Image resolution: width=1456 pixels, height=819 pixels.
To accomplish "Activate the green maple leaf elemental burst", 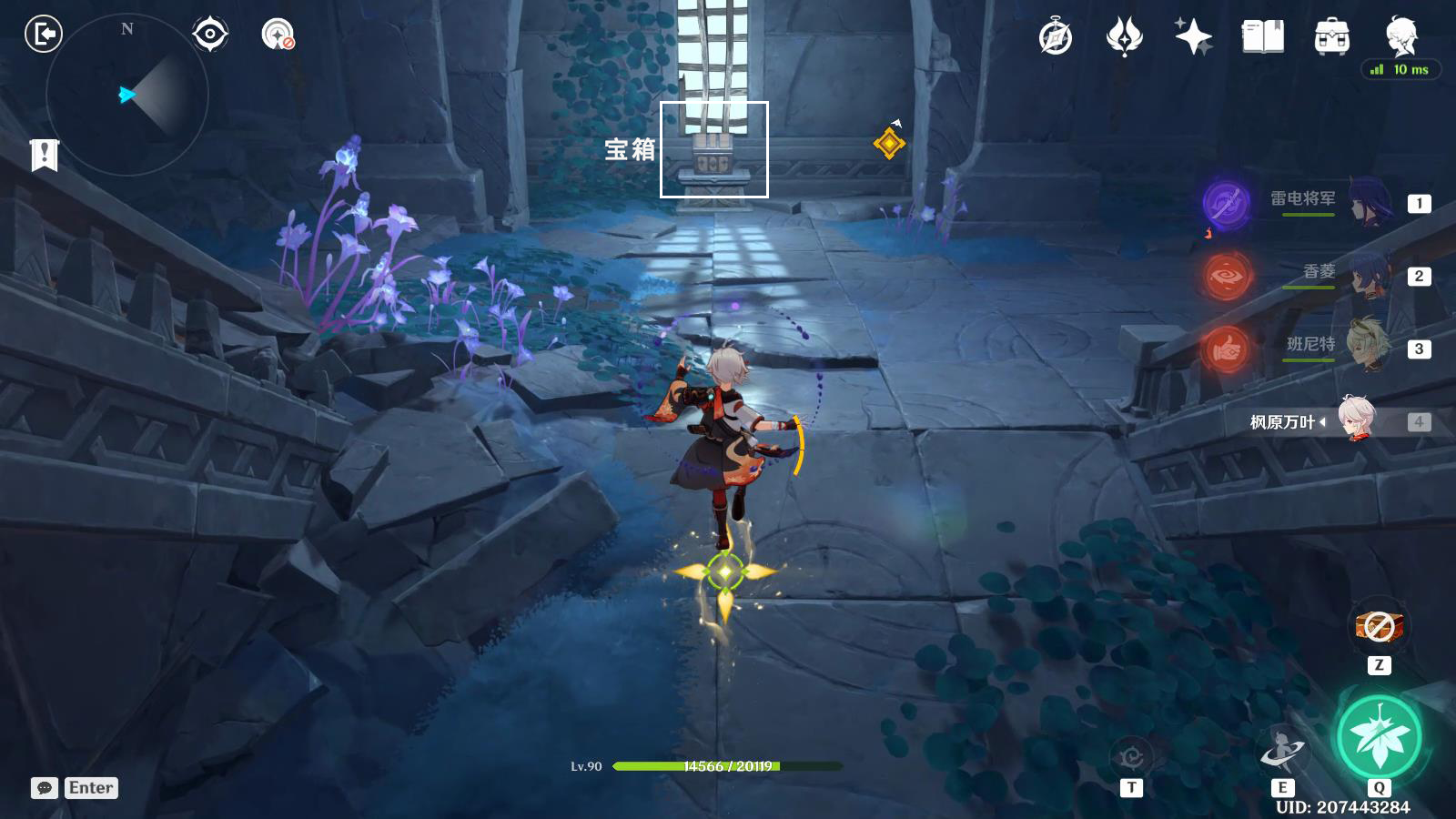I will click(1379, 738).
